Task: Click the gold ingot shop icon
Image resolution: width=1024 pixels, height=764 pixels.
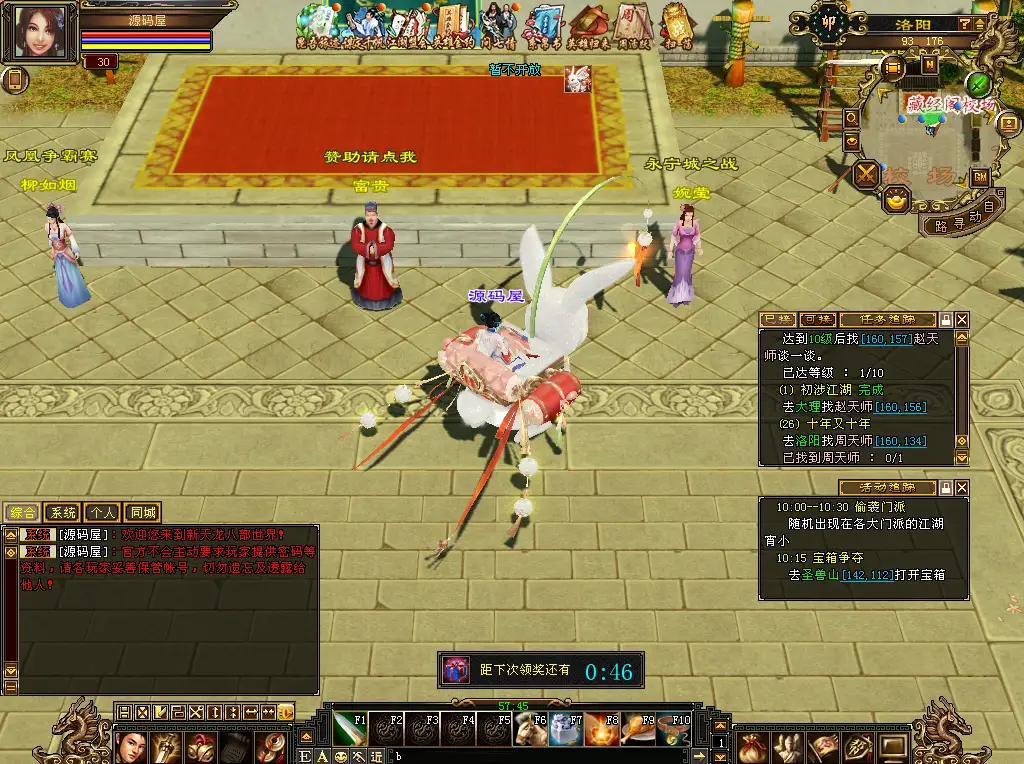Action: click(x=895, y=200)
